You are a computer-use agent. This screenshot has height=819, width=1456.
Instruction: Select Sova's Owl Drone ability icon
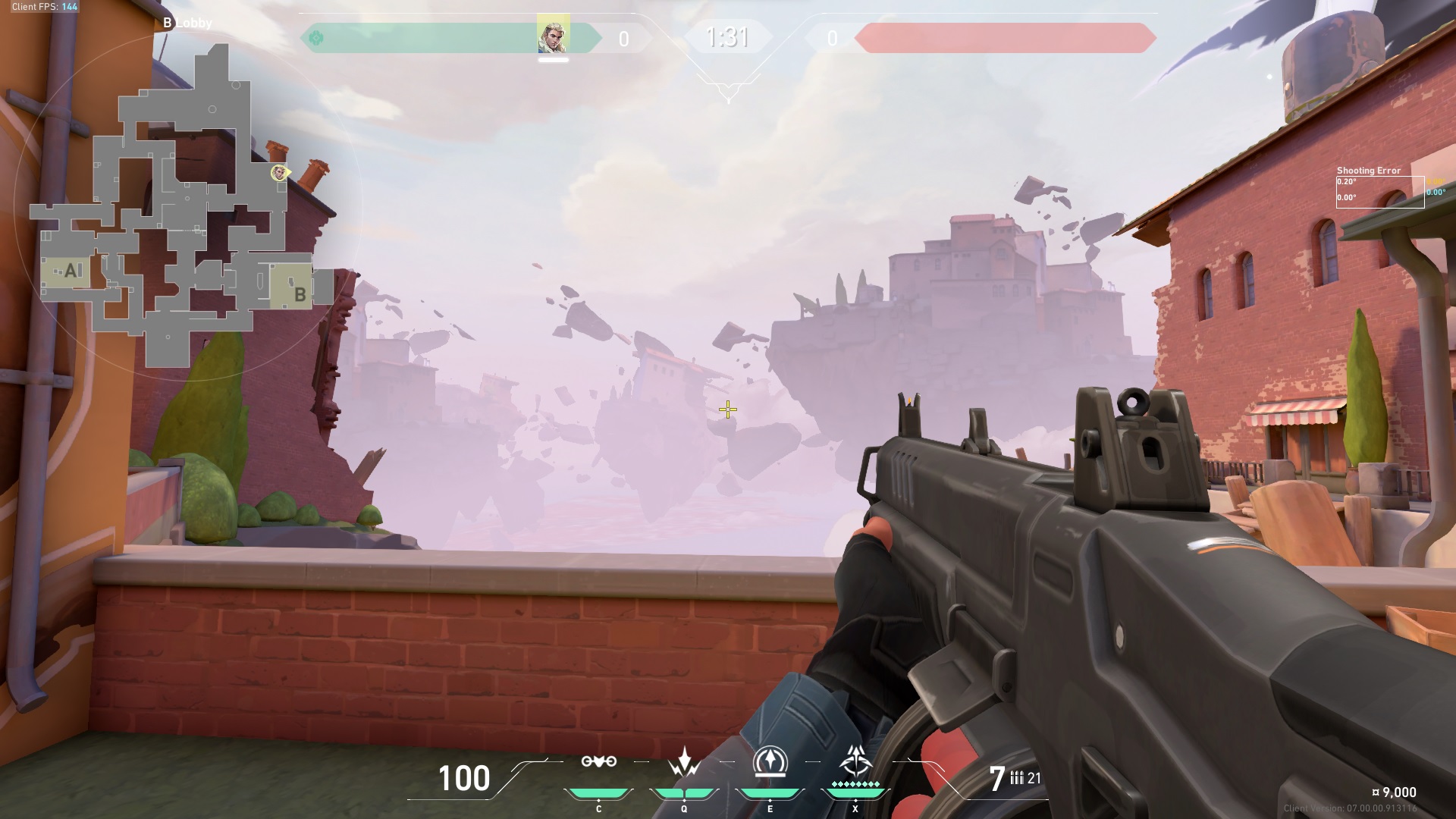(x=599, y=762)
